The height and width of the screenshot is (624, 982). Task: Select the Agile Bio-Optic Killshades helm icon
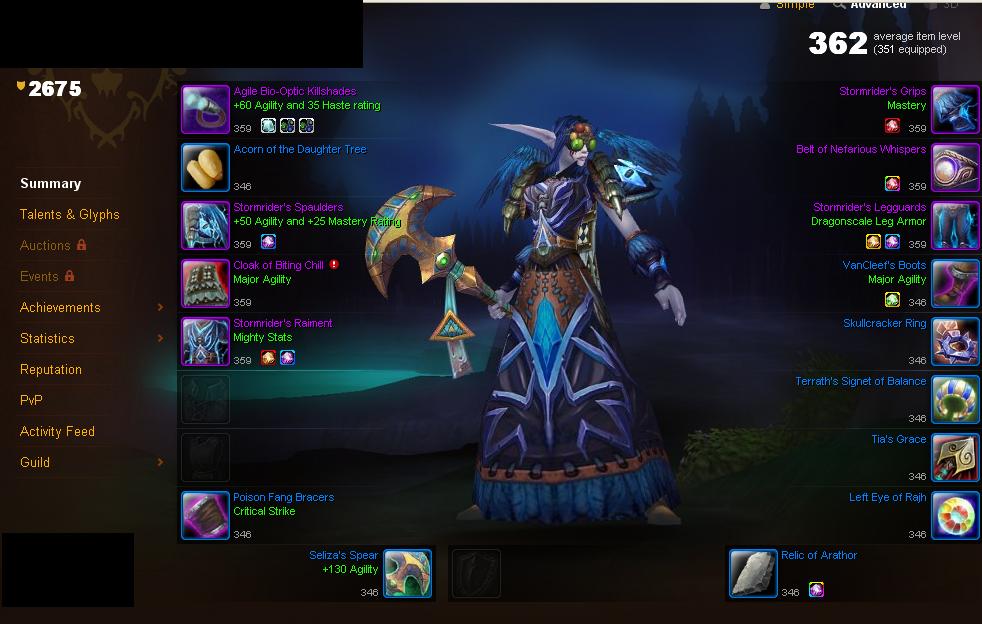(x=205, y=110)
